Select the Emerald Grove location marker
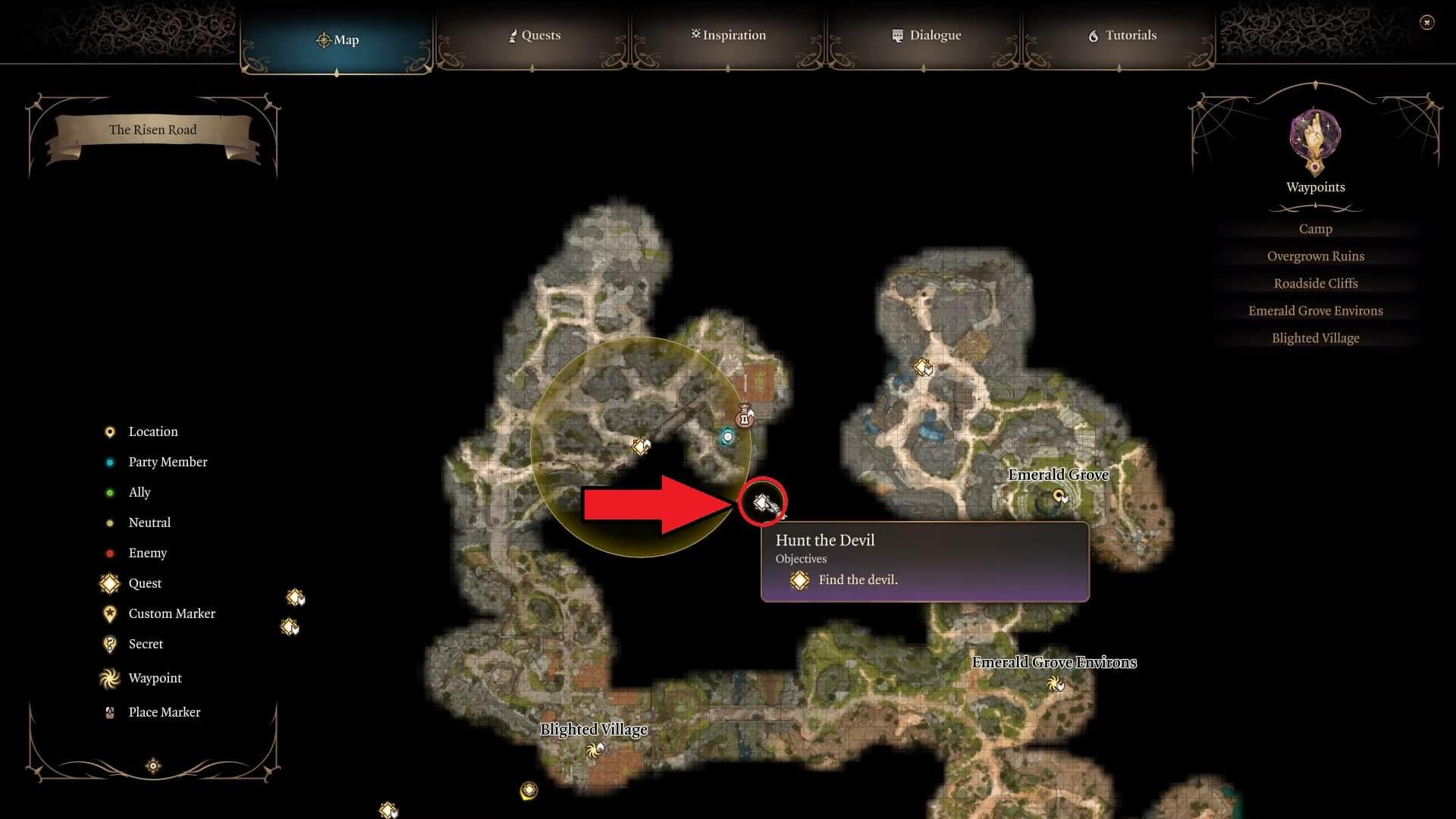 1059,497
